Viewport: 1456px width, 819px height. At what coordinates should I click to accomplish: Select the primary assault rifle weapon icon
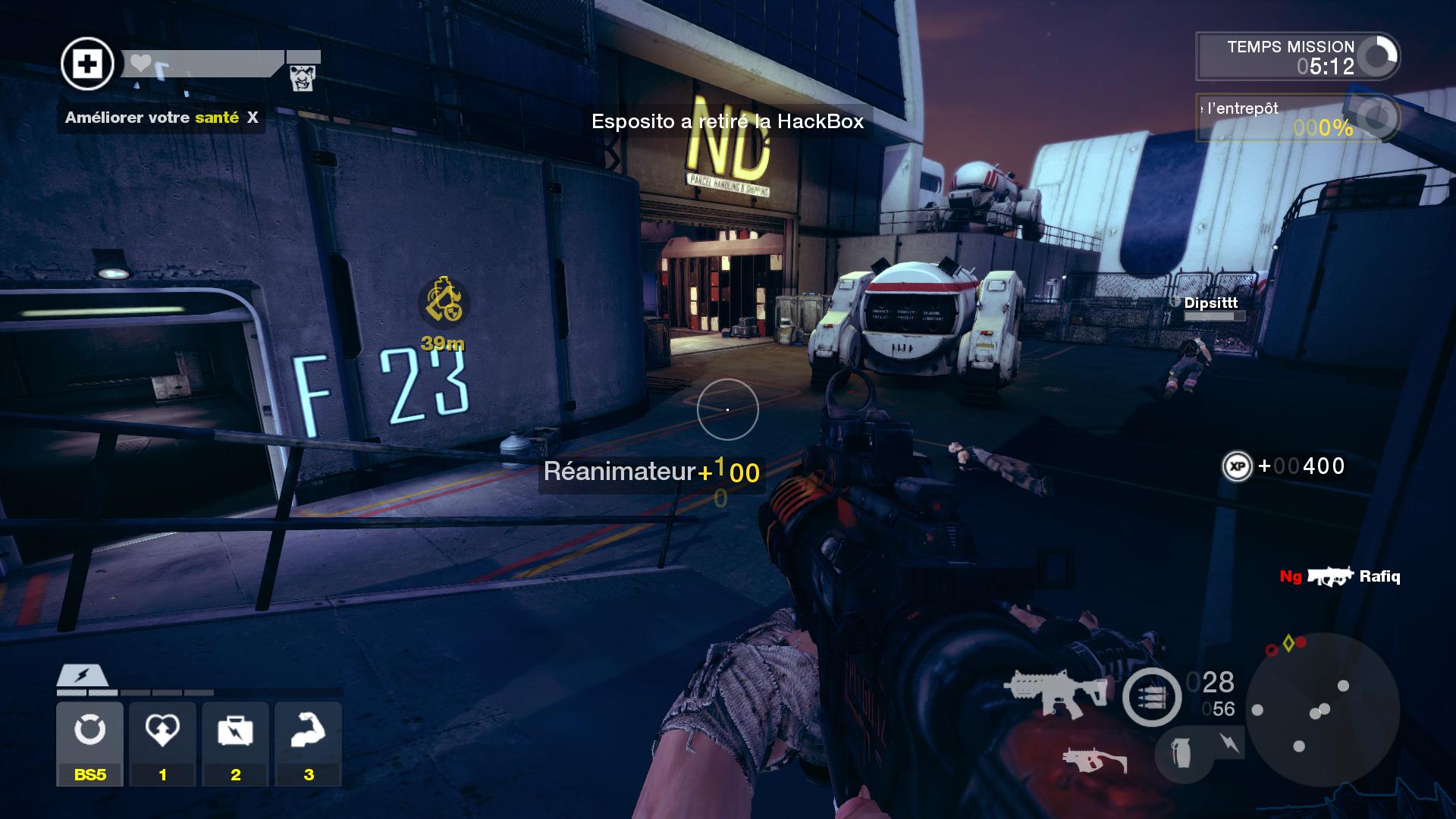point(1055,692)
